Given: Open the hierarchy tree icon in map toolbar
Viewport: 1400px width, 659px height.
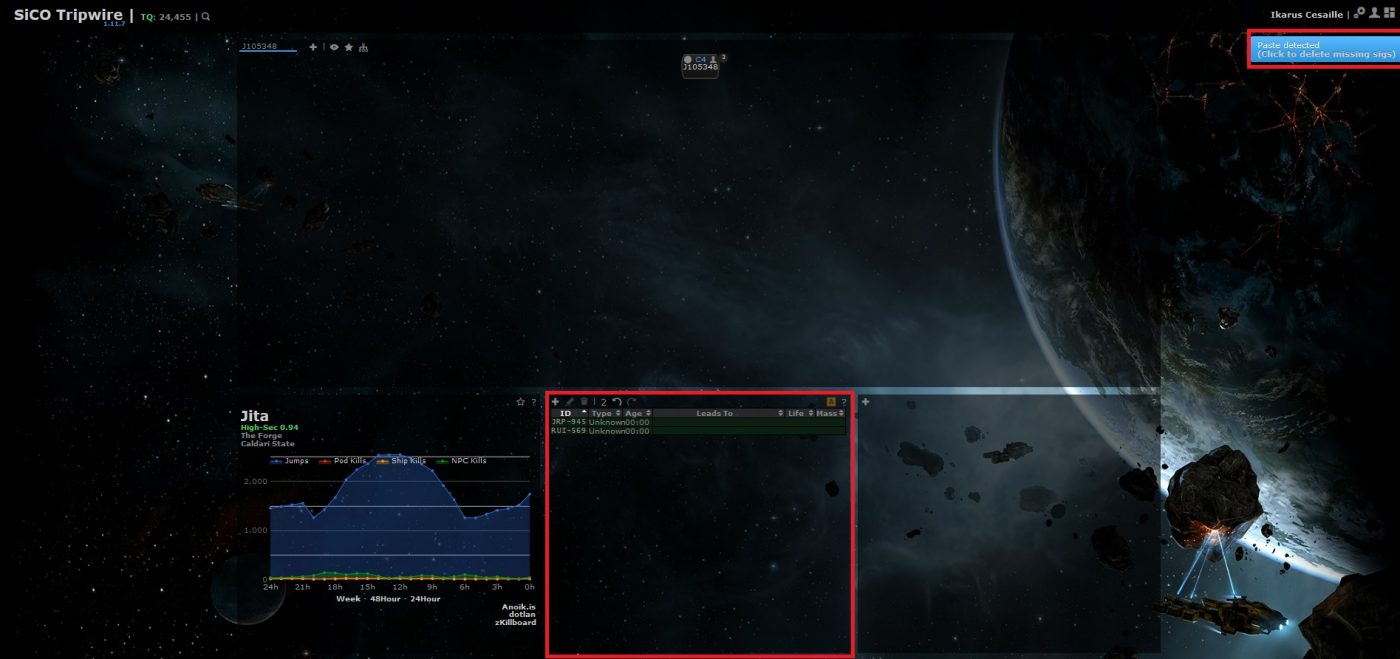Looking at the screenshot, I should [363, 47].
